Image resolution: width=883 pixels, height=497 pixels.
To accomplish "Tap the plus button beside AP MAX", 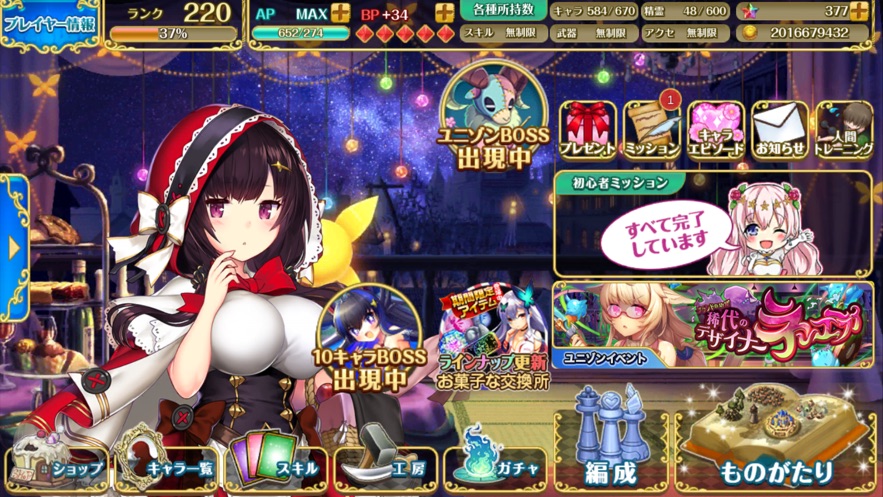I will [340, 13].
